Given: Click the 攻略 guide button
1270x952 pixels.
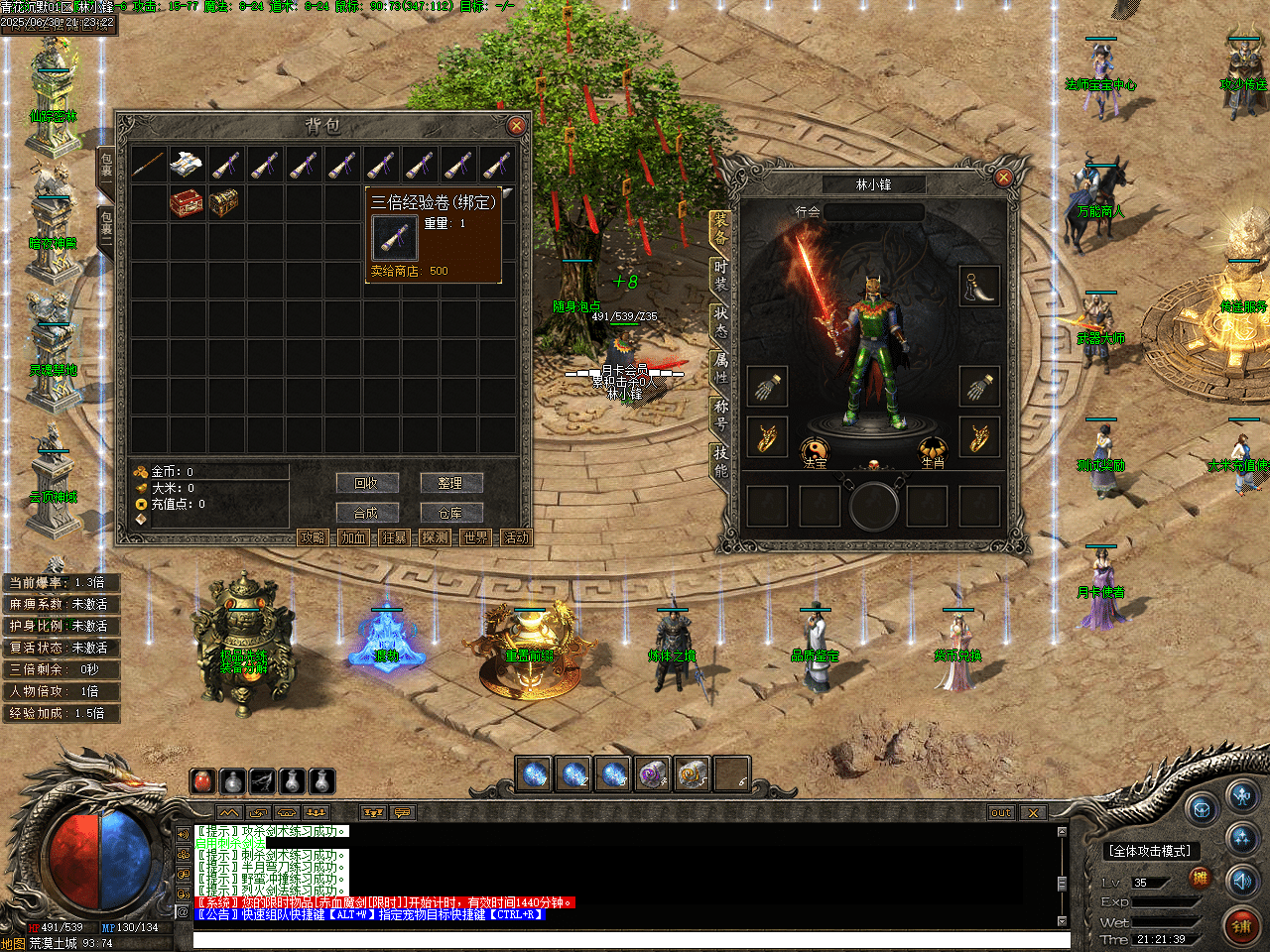Looking at the screenshot, I should pyautogui.click(x=313, y=537).
